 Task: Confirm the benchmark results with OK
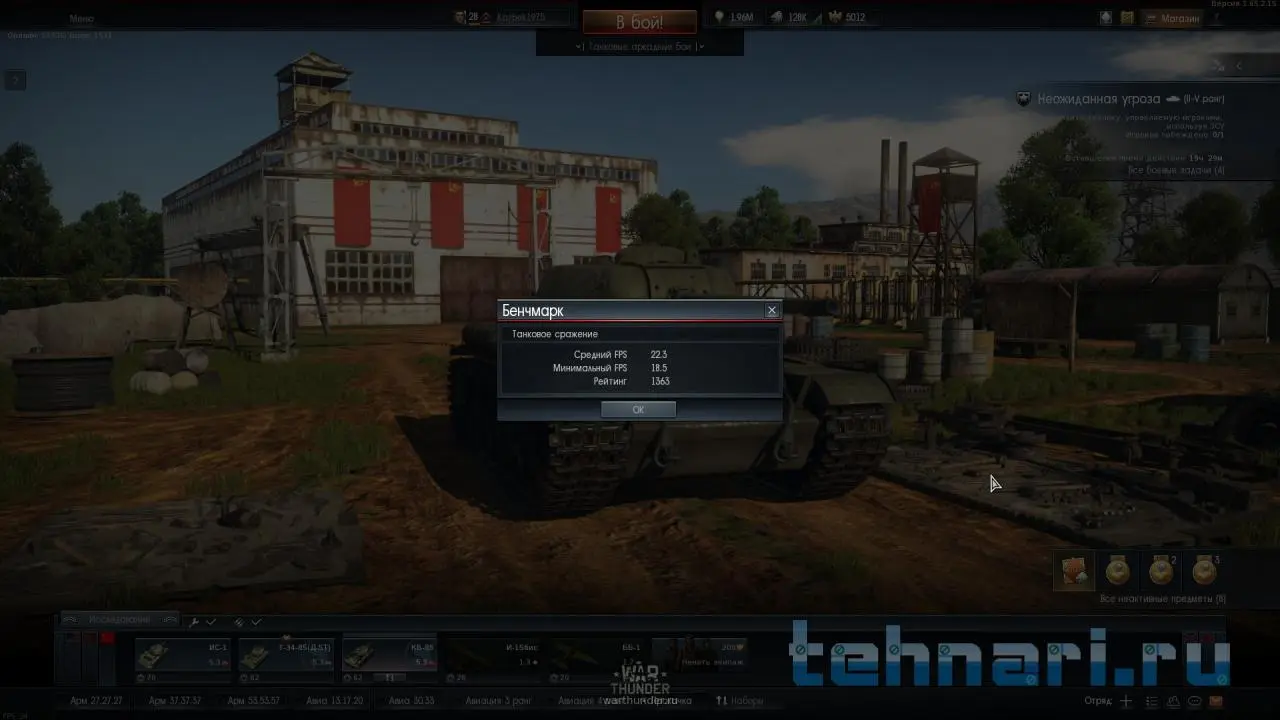[x=638, y=410]
